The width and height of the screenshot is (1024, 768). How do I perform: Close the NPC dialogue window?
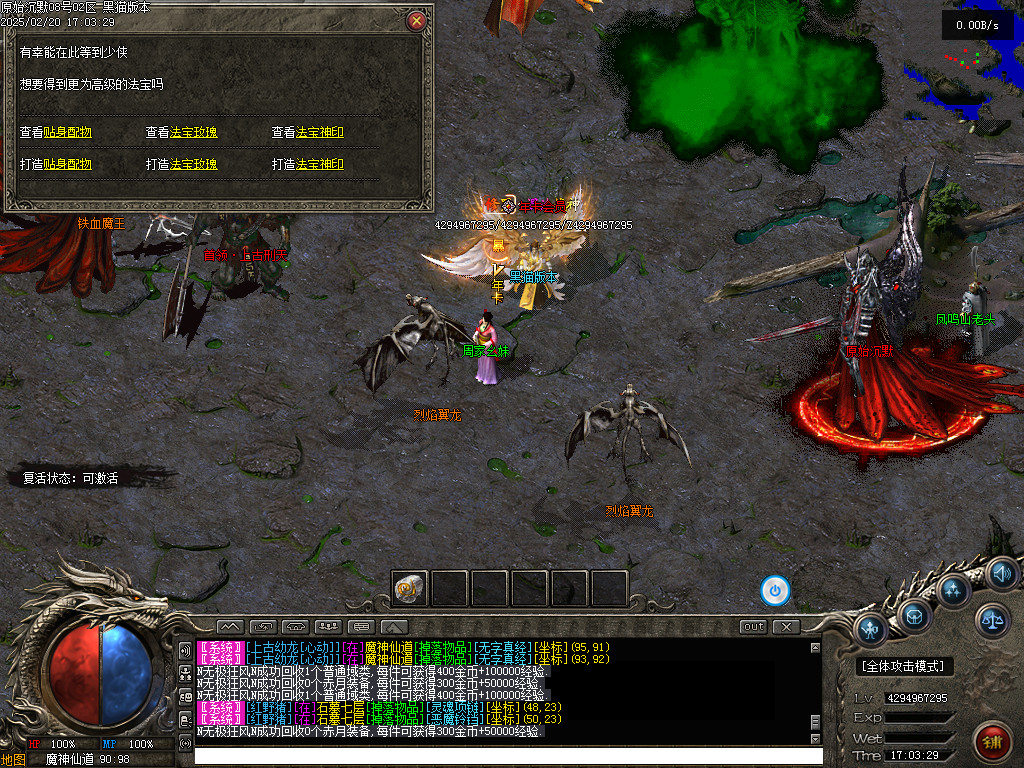coord(417,20)
